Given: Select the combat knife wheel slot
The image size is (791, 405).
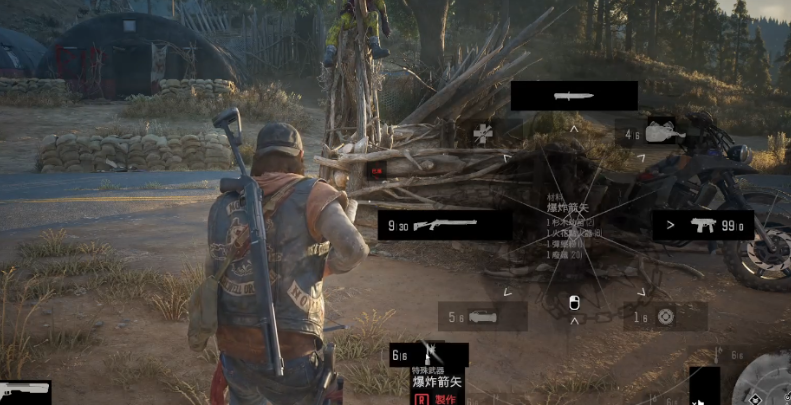Looking at the screenshot, I should [574, 96].
